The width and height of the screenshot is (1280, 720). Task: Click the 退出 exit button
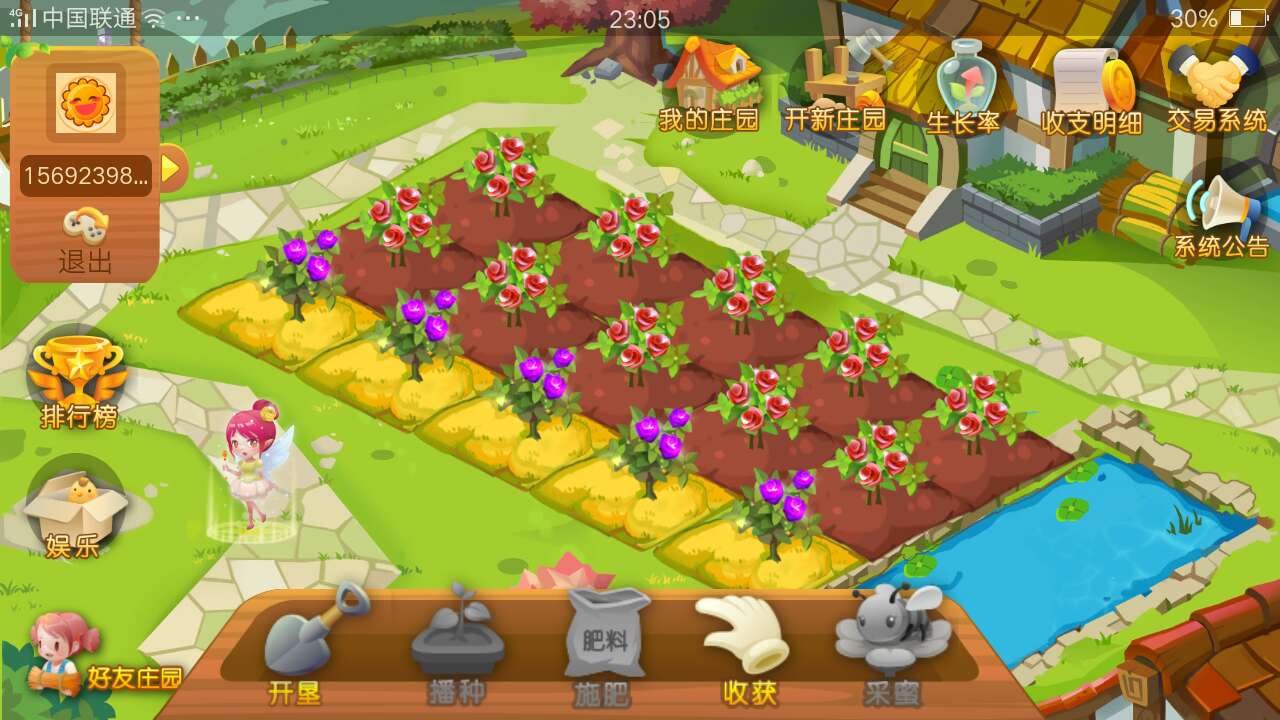click(86, 243)
